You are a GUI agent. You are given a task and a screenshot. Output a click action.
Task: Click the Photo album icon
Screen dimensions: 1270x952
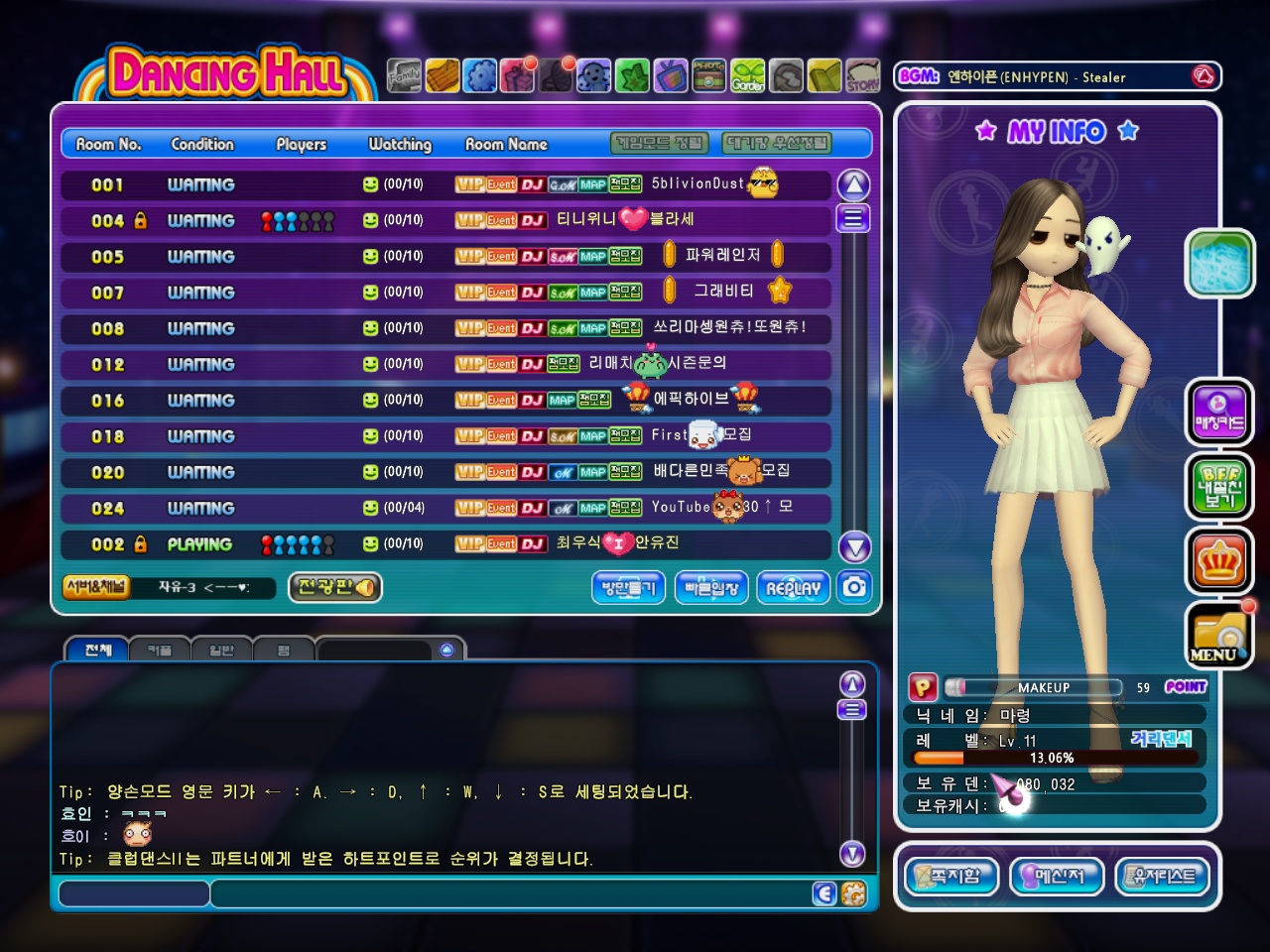pyautogui.click(x=708, y=75)
